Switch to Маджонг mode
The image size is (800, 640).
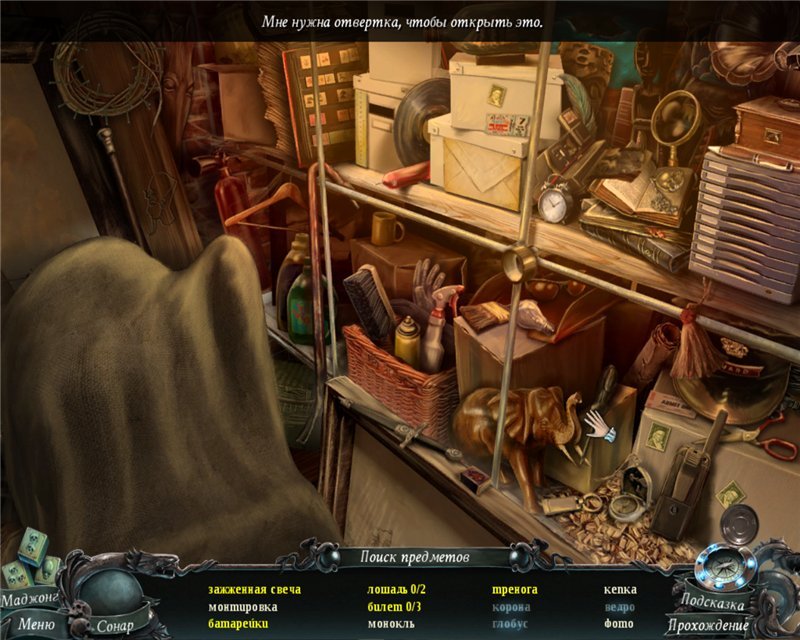[x=28, y=600]
